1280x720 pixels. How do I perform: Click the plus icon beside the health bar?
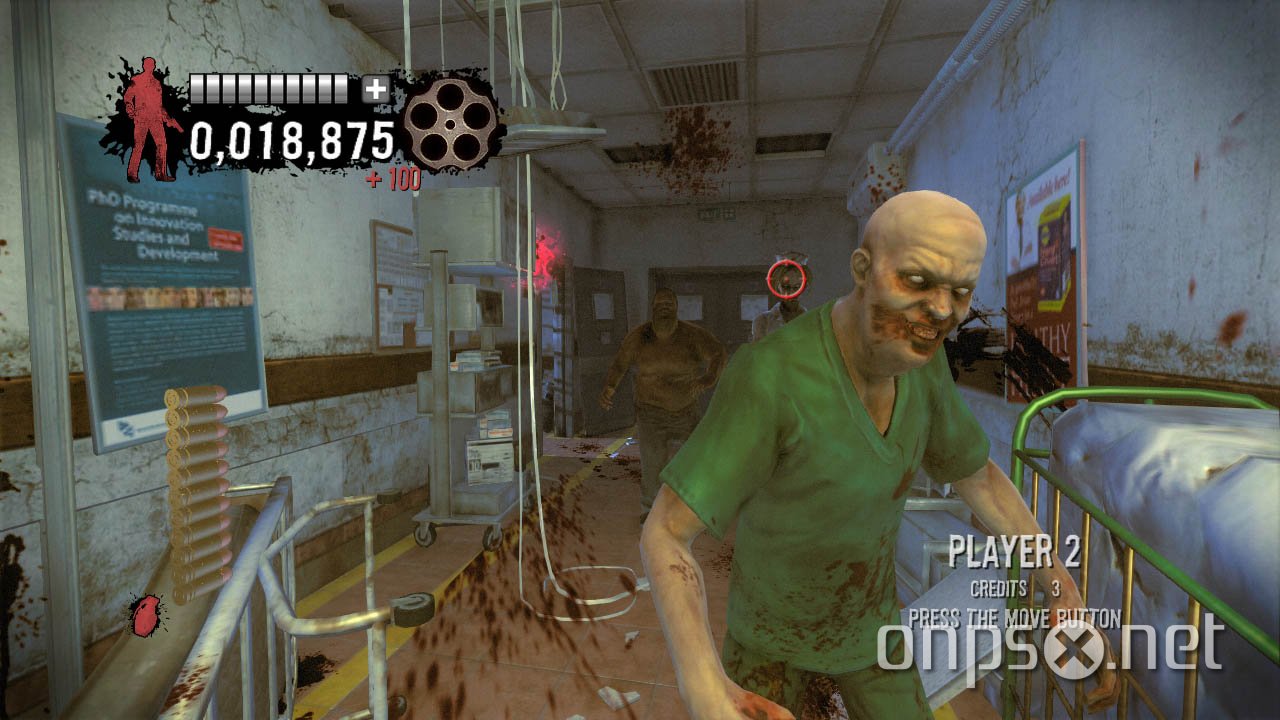[374, 88]
